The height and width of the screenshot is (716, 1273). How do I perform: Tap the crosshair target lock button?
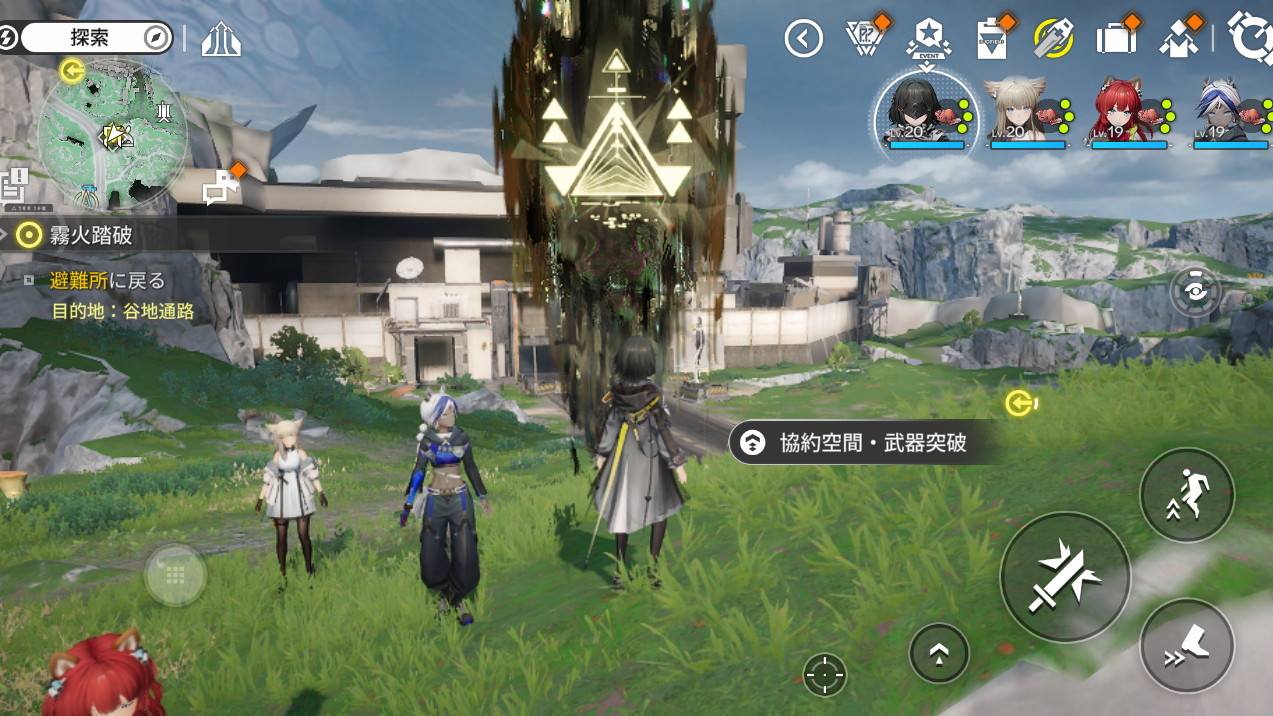825,675
